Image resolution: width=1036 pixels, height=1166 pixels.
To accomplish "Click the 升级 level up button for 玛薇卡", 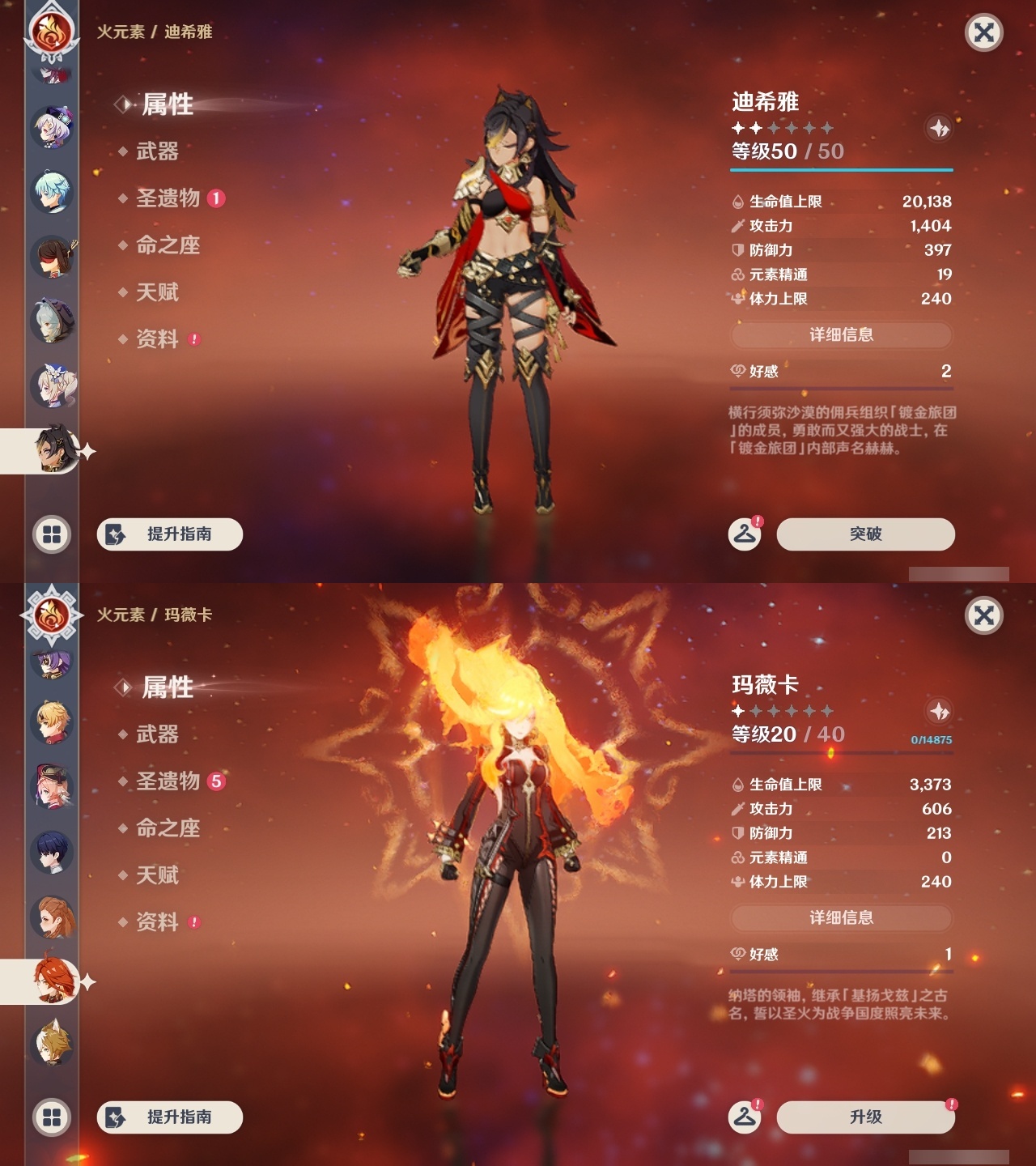I will point(864,1117).
